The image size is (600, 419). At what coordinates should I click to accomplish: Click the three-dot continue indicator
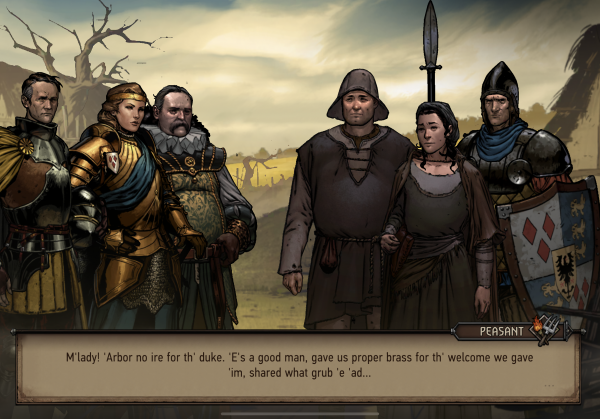(547, 385)
